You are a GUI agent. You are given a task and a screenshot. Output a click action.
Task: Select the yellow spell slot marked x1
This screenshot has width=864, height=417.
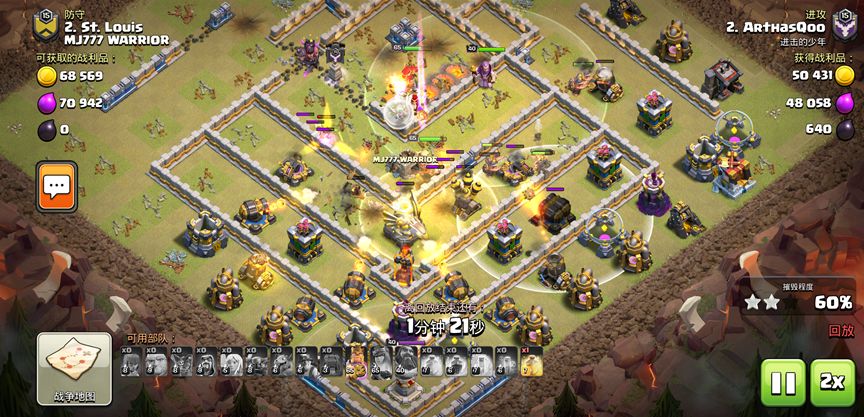pyautogui.click(x=531, y=363)
